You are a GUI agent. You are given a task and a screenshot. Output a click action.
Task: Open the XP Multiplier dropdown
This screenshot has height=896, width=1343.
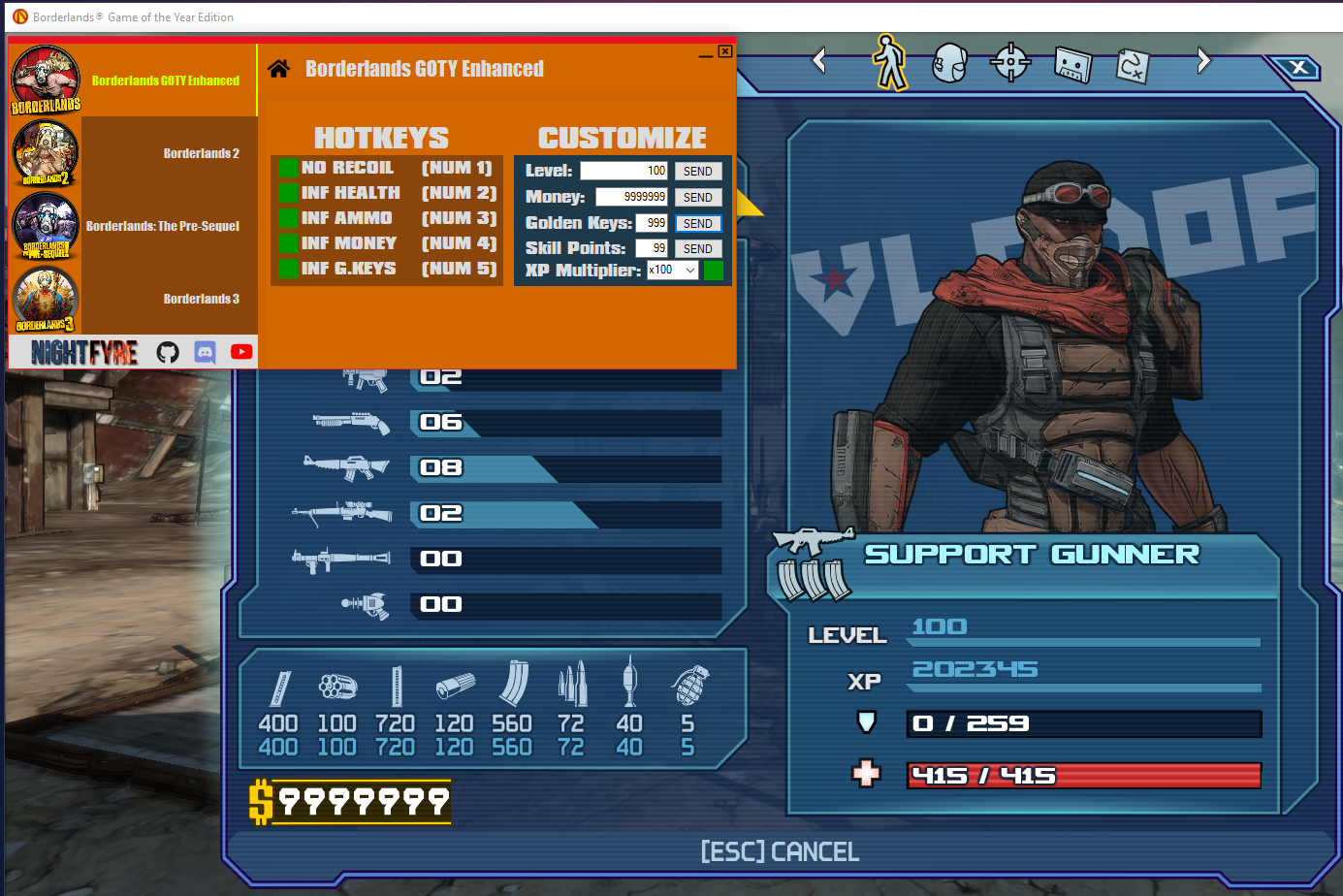pyautogui.click(x=672, y=270)
